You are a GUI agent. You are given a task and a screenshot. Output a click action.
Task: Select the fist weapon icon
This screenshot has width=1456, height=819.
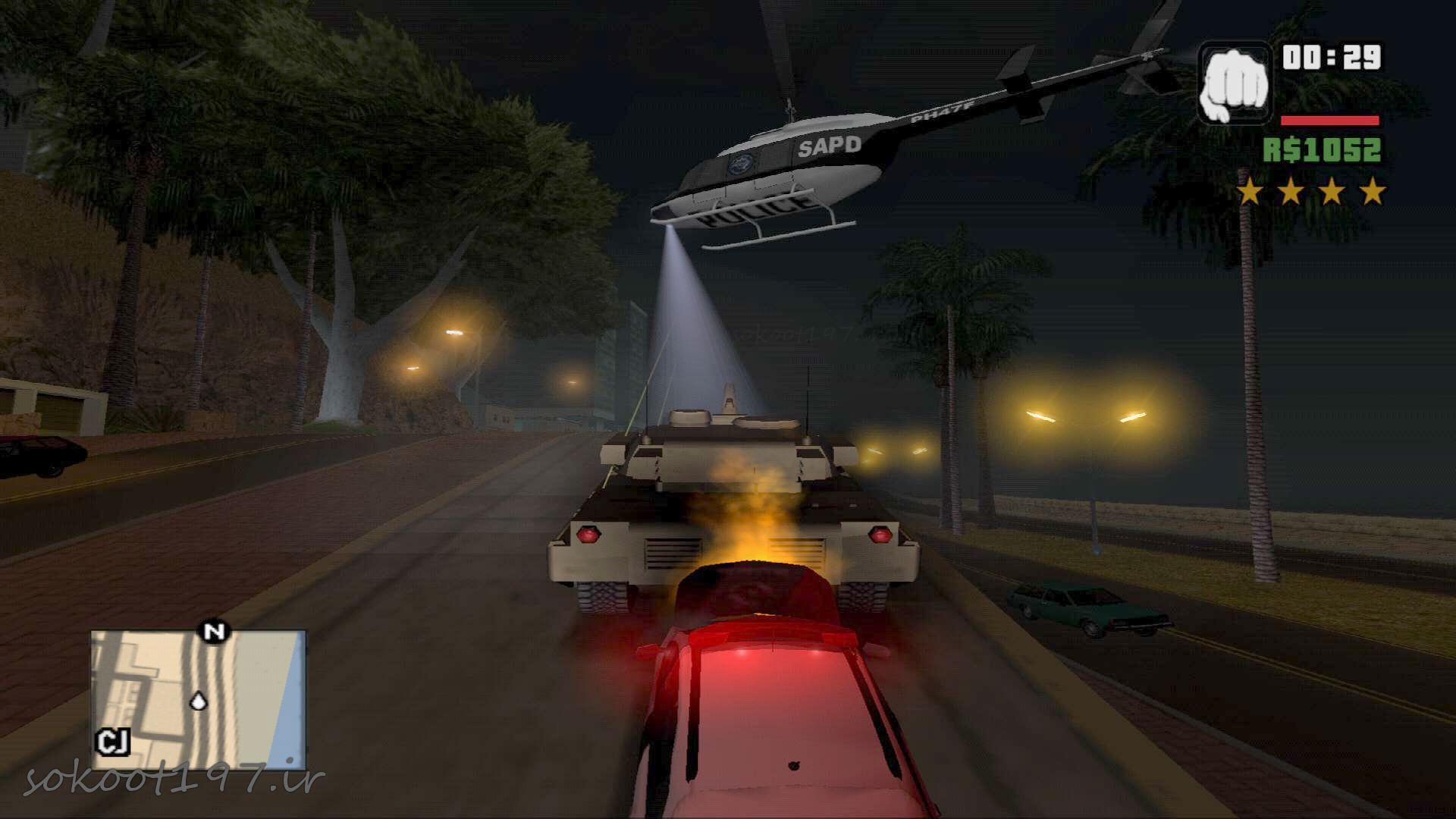[x=1235, y=83]
